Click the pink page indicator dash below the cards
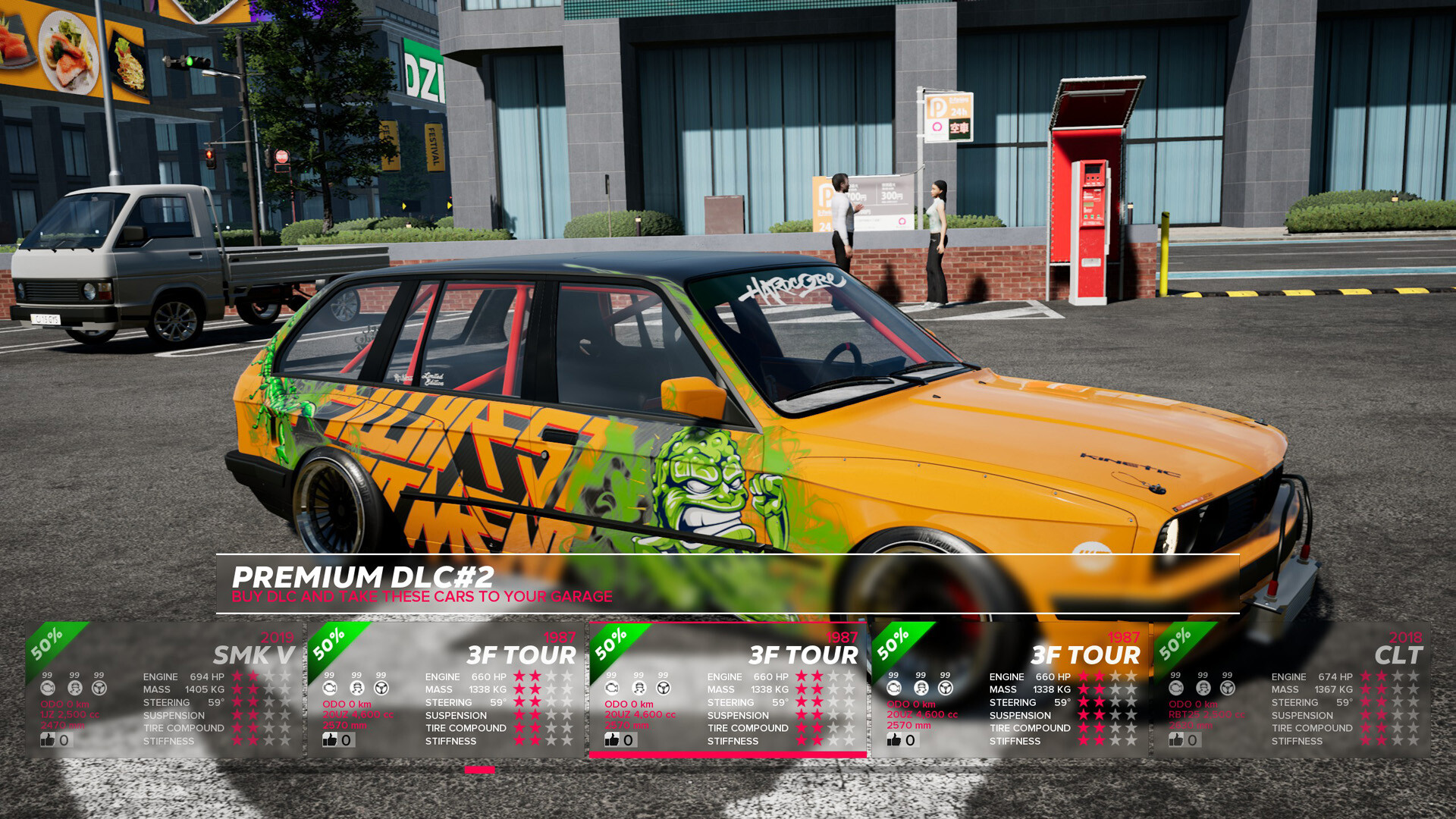 pyautogui.click(x=479, y=770)
